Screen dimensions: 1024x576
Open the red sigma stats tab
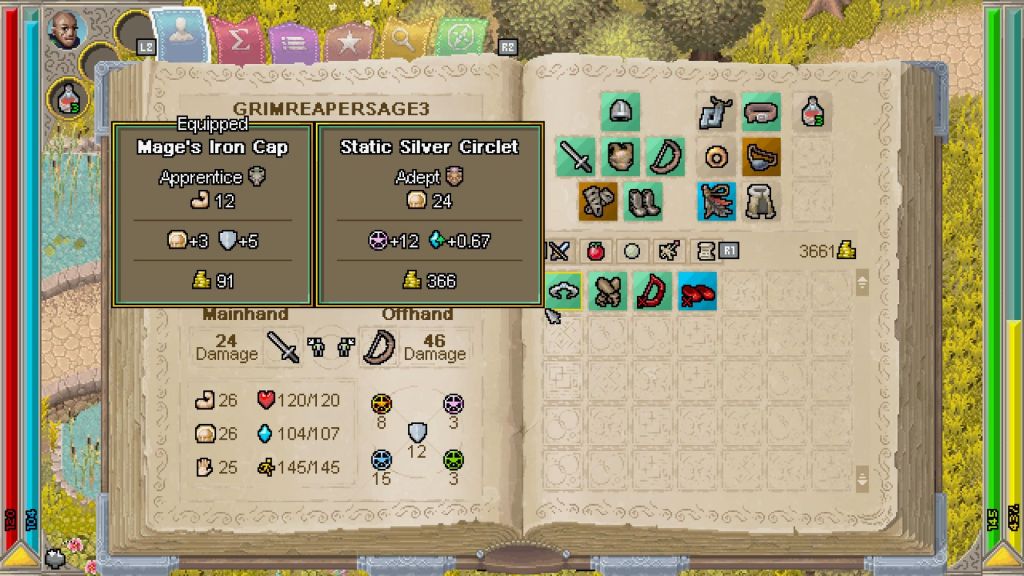pyautogui.click(x=238, y=42)
